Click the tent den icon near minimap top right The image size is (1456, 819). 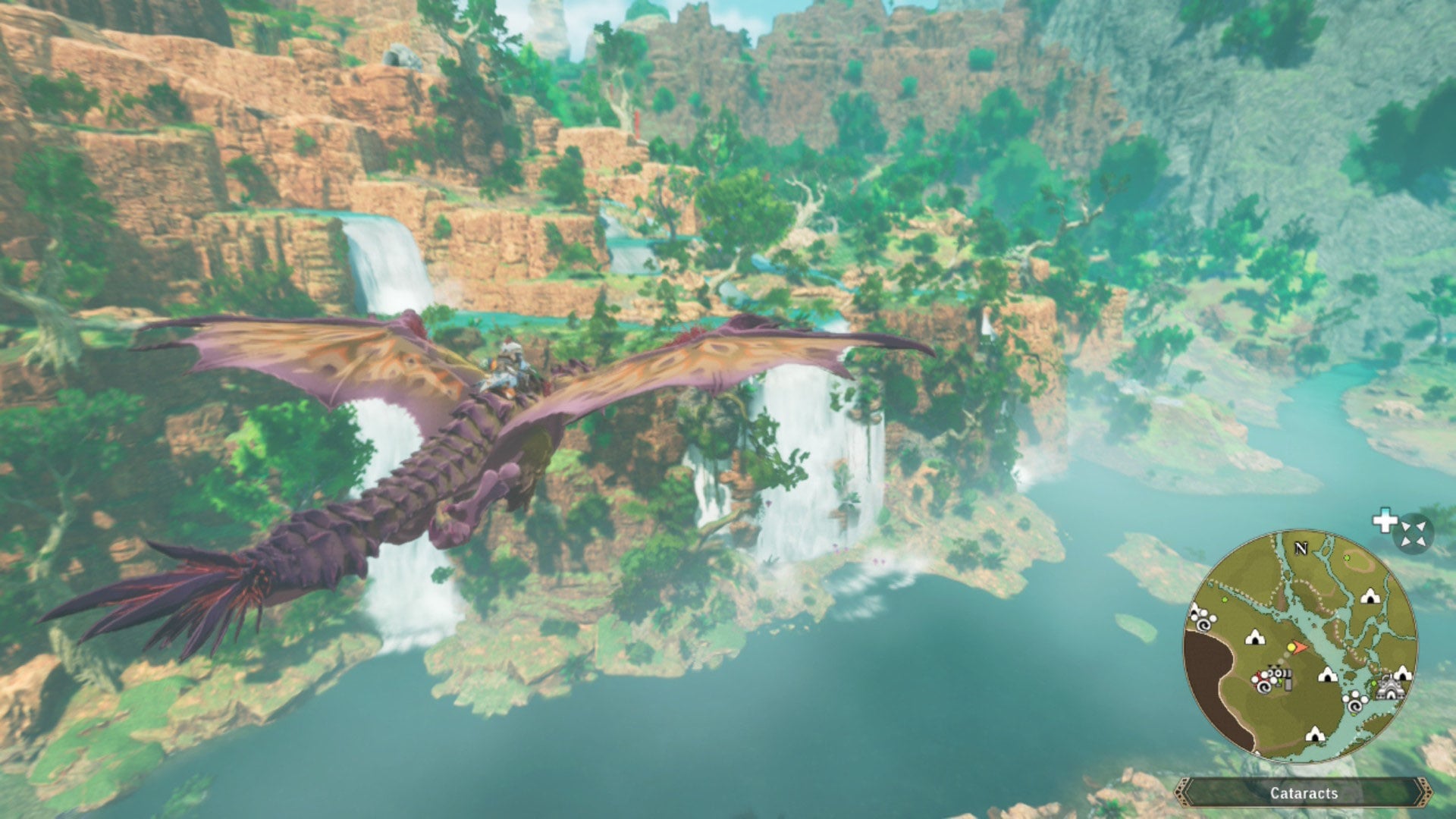(x=1370, y=596)
